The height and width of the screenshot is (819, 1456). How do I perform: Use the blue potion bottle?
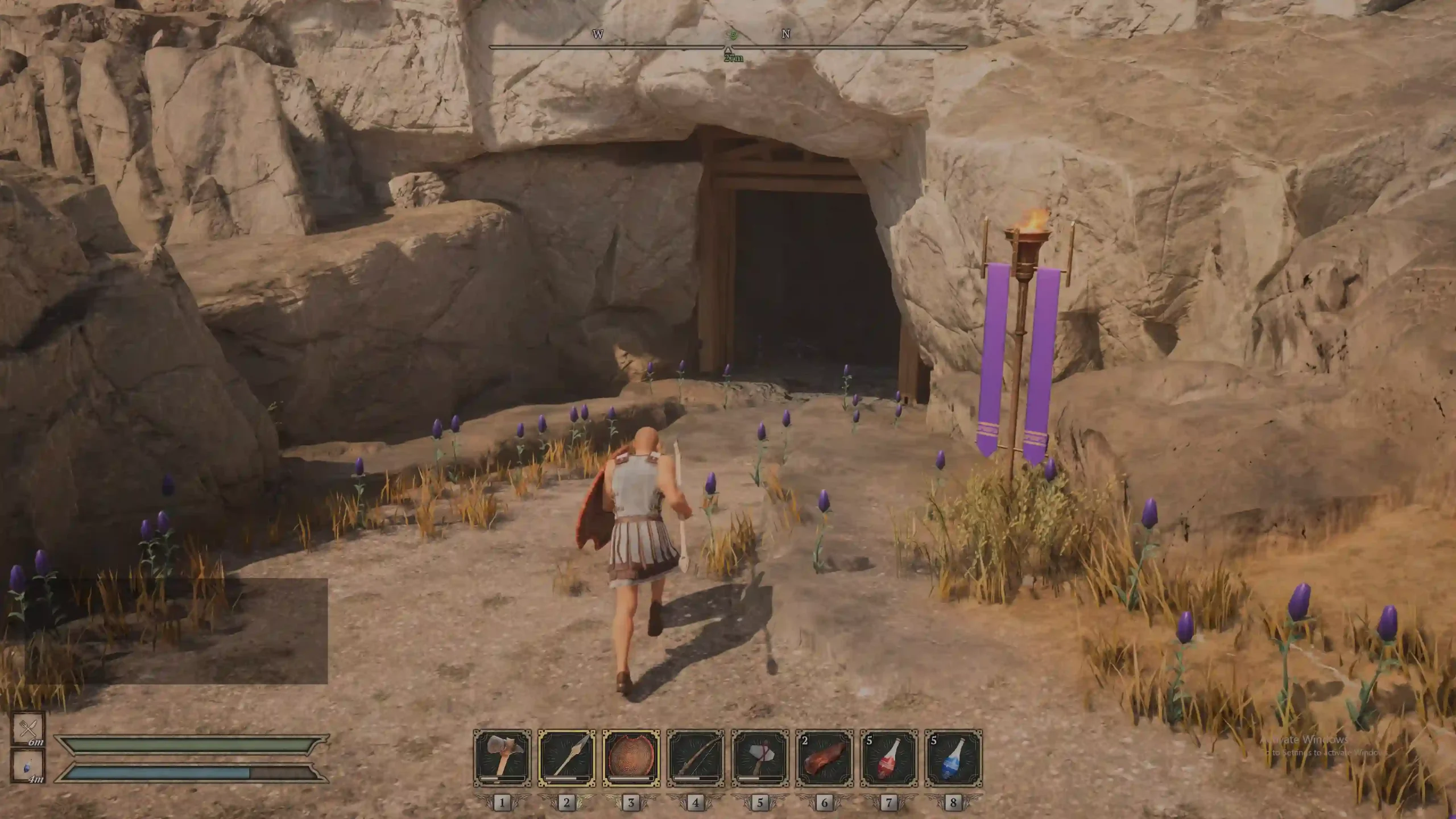(953, 758)
